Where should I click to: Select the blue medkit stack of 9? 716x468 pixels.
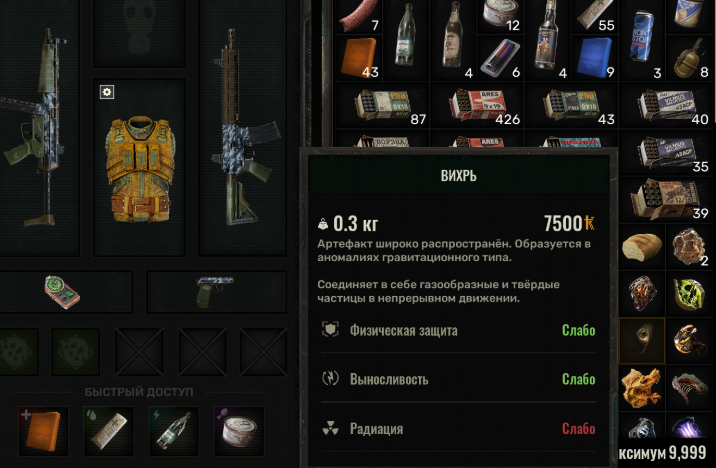click(x=594, y=56)
